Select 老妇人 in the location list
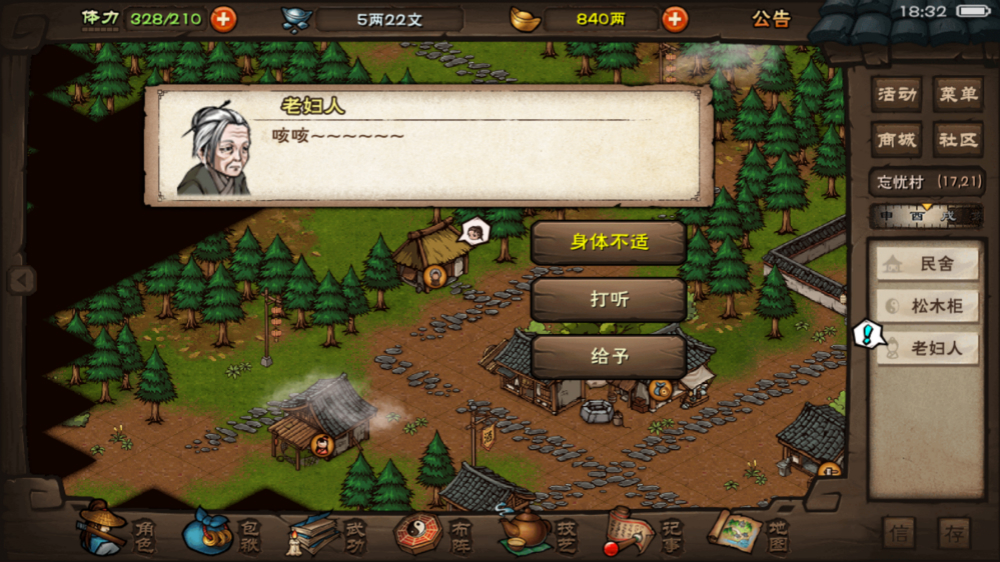This screenshot has width=1000, height=562. pyautogui.click(x=927, y=349)
